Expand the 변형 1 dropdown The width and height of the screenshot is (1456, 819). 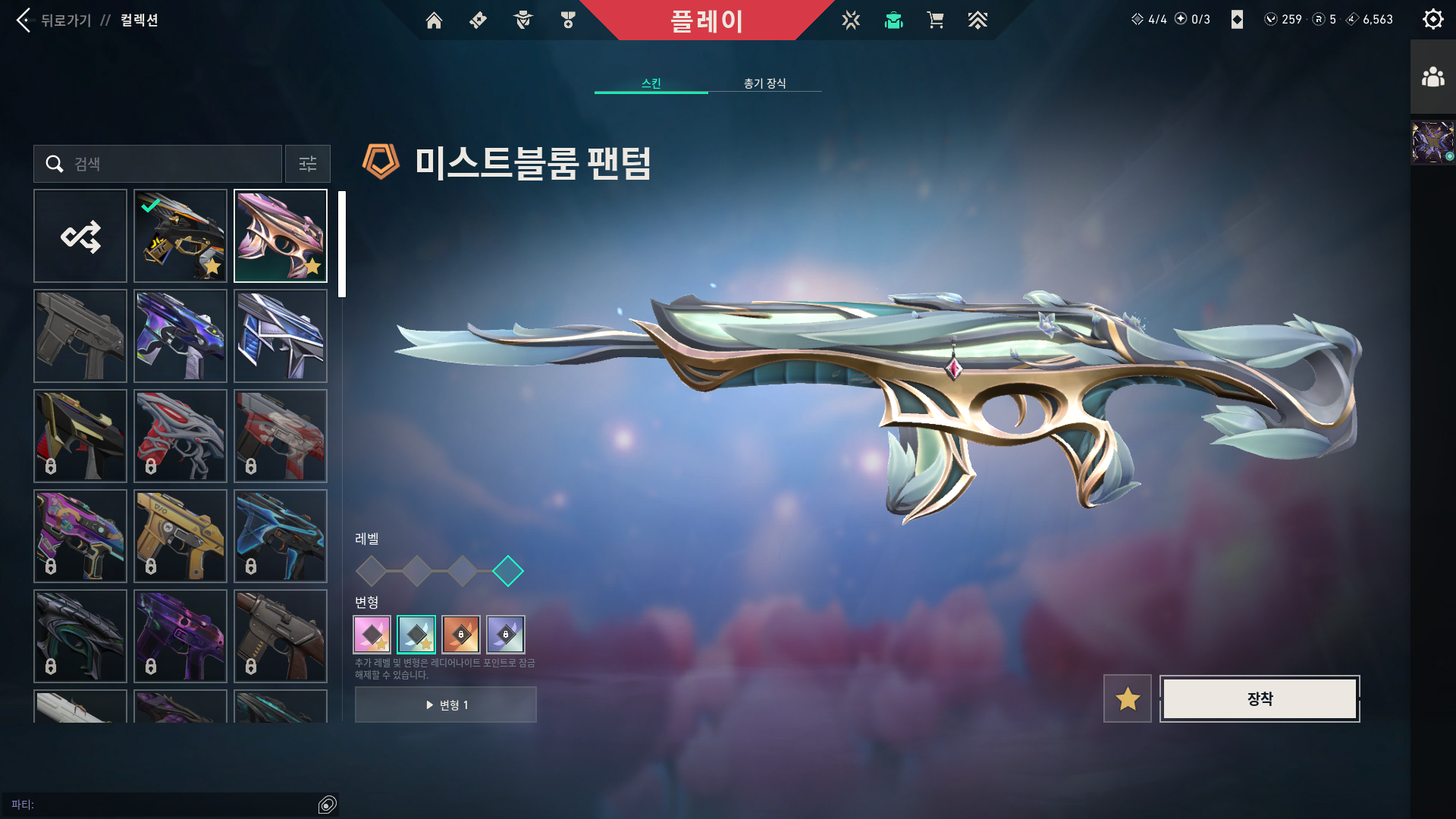click(x=445, y=704)
